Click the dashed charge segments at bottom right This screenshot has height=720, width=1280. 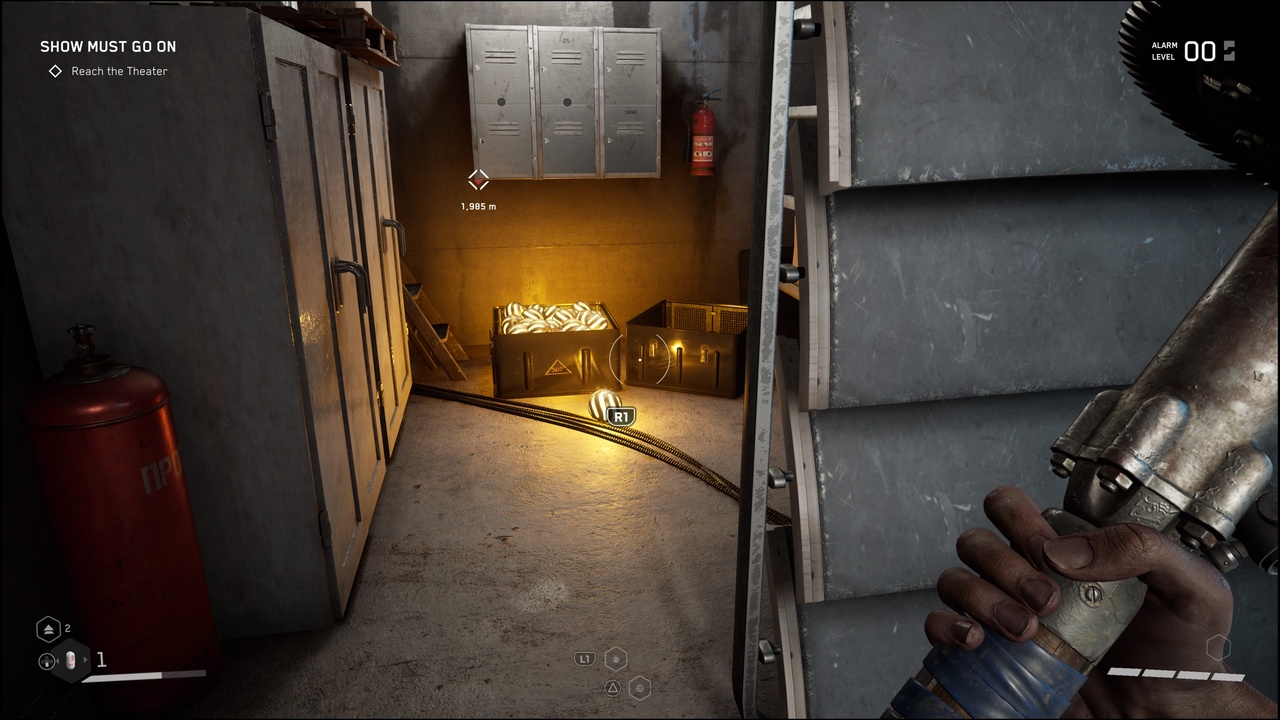click(x=1175, y=674)
